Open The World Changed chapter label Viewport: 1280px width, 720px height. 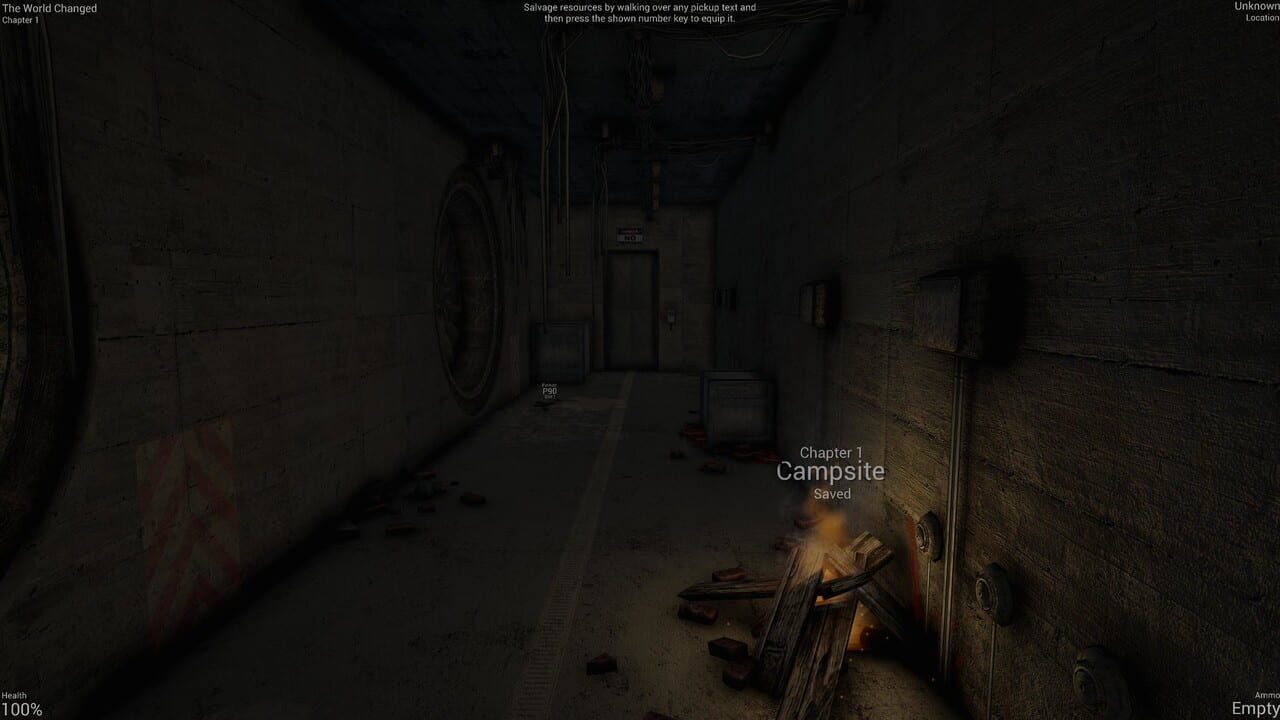pyautogui.click(x=48, y=8)
